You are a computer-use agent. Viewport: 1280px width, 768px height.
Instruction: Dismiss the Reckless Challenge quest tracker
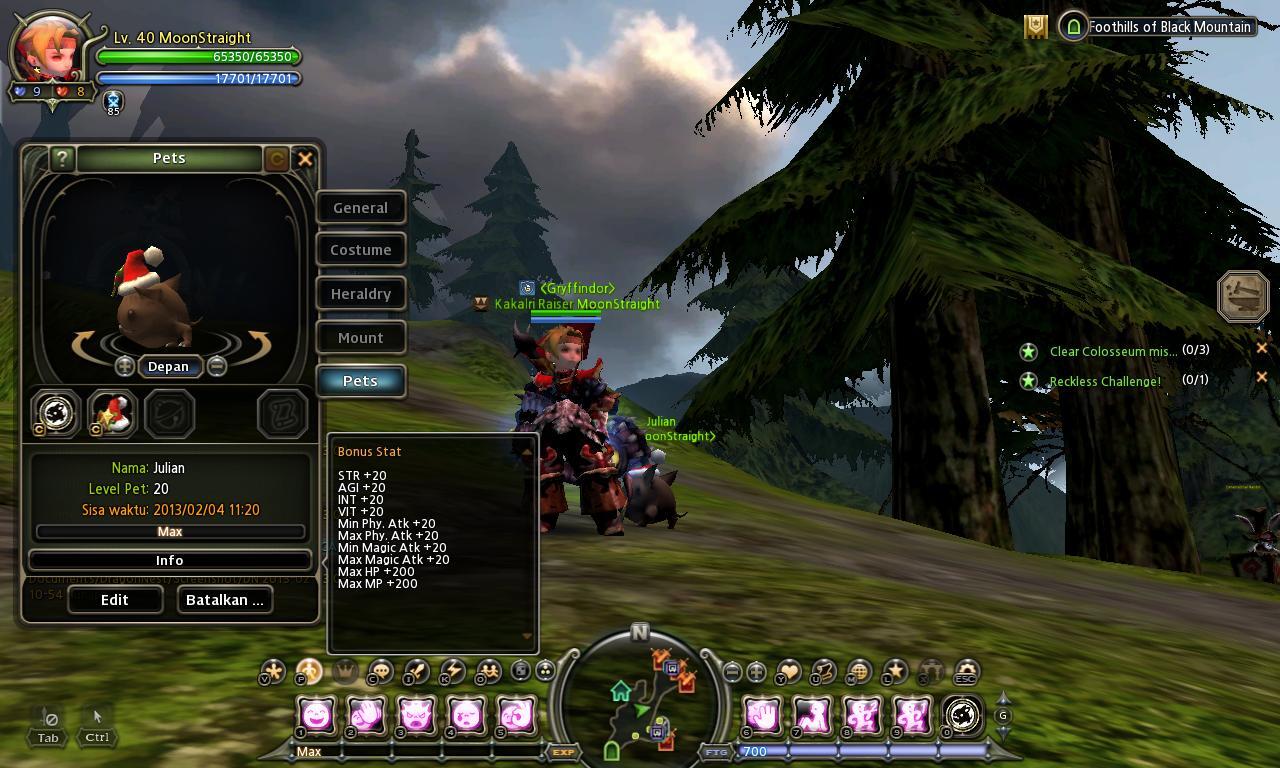[1261, 377]
